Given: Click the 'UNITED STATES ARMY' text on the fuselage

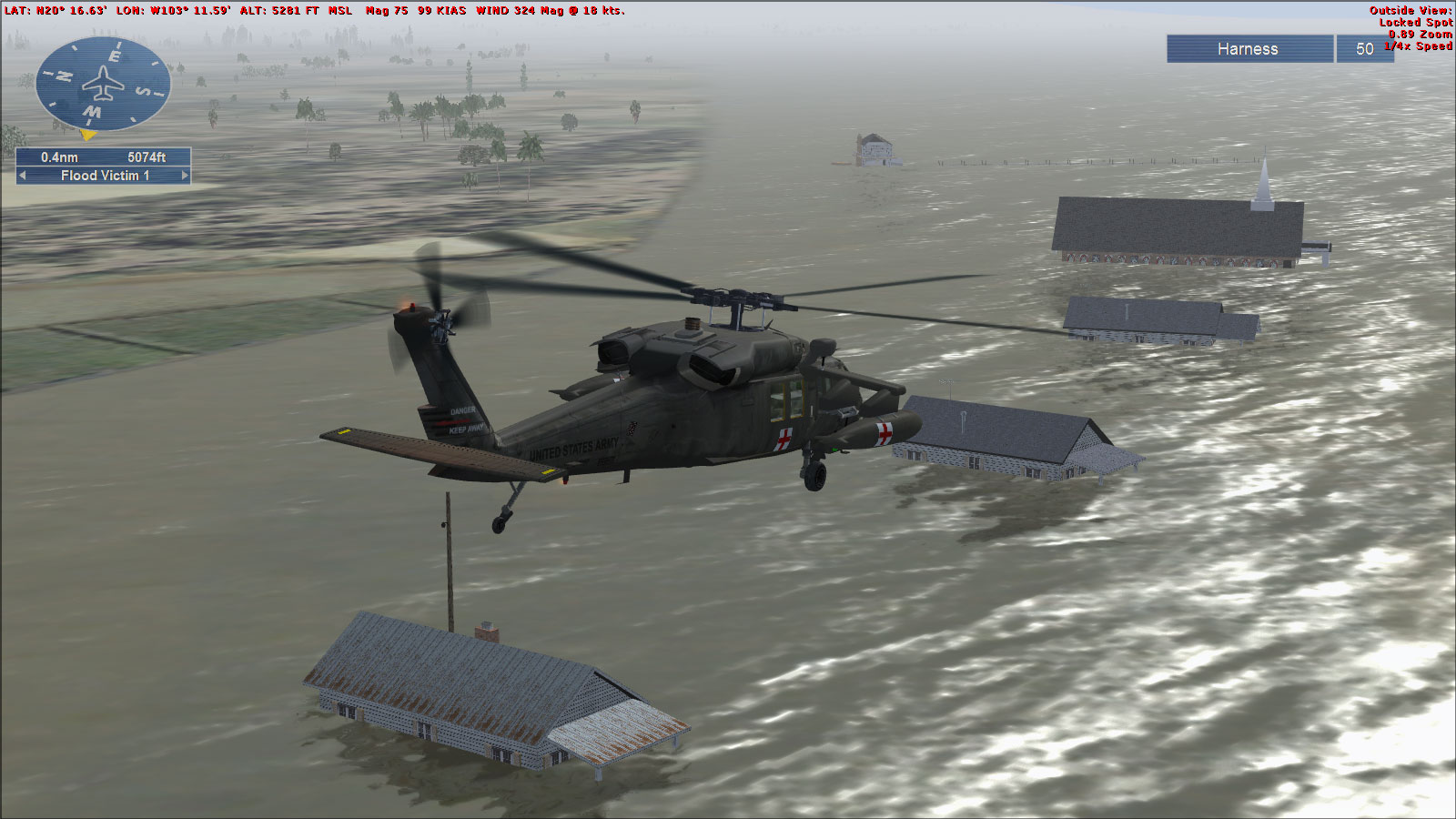Looking at the screenshot, I should 575,449.
